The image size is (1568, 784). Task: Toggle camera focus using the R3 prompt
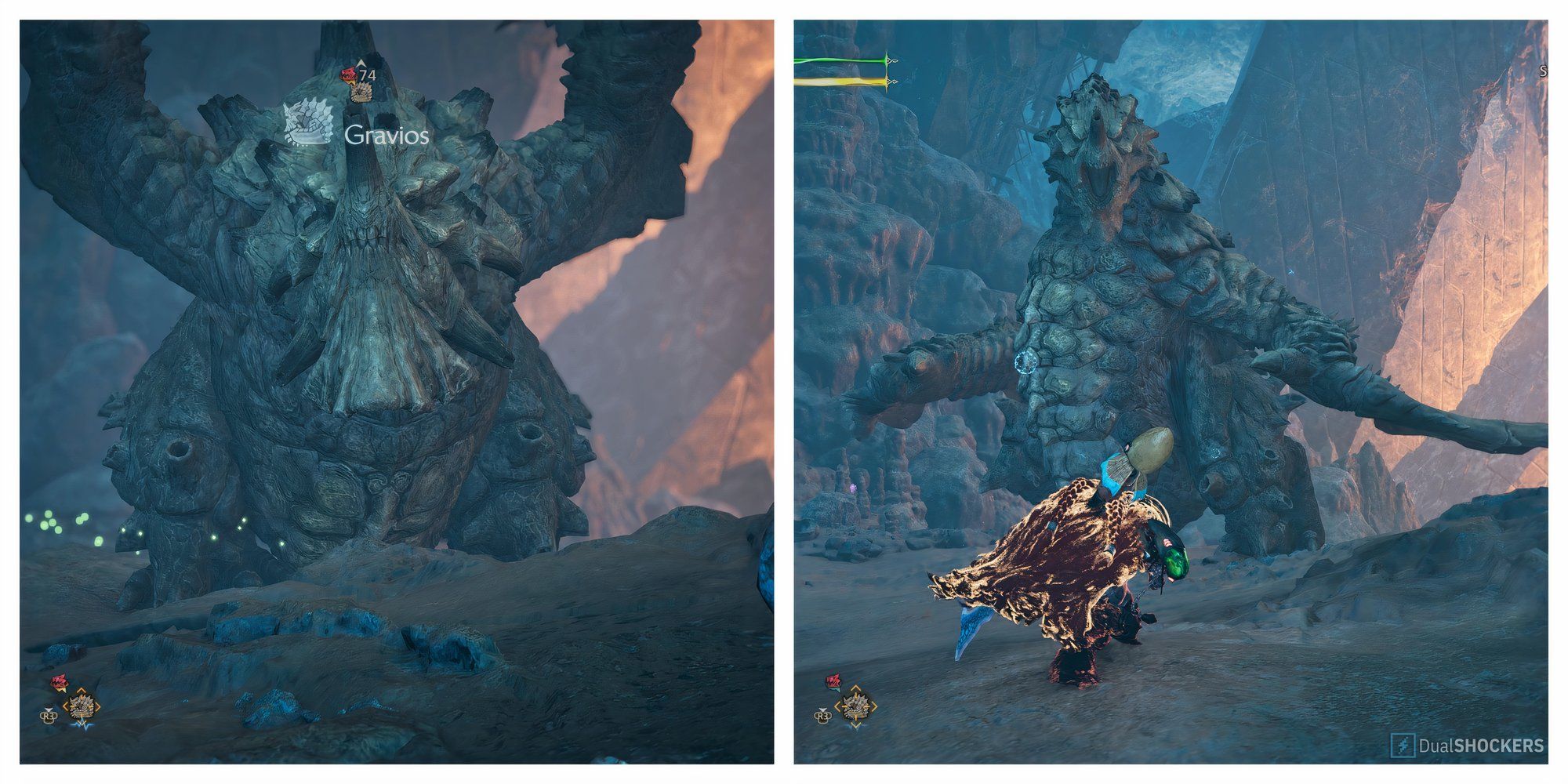pos(49,717)
